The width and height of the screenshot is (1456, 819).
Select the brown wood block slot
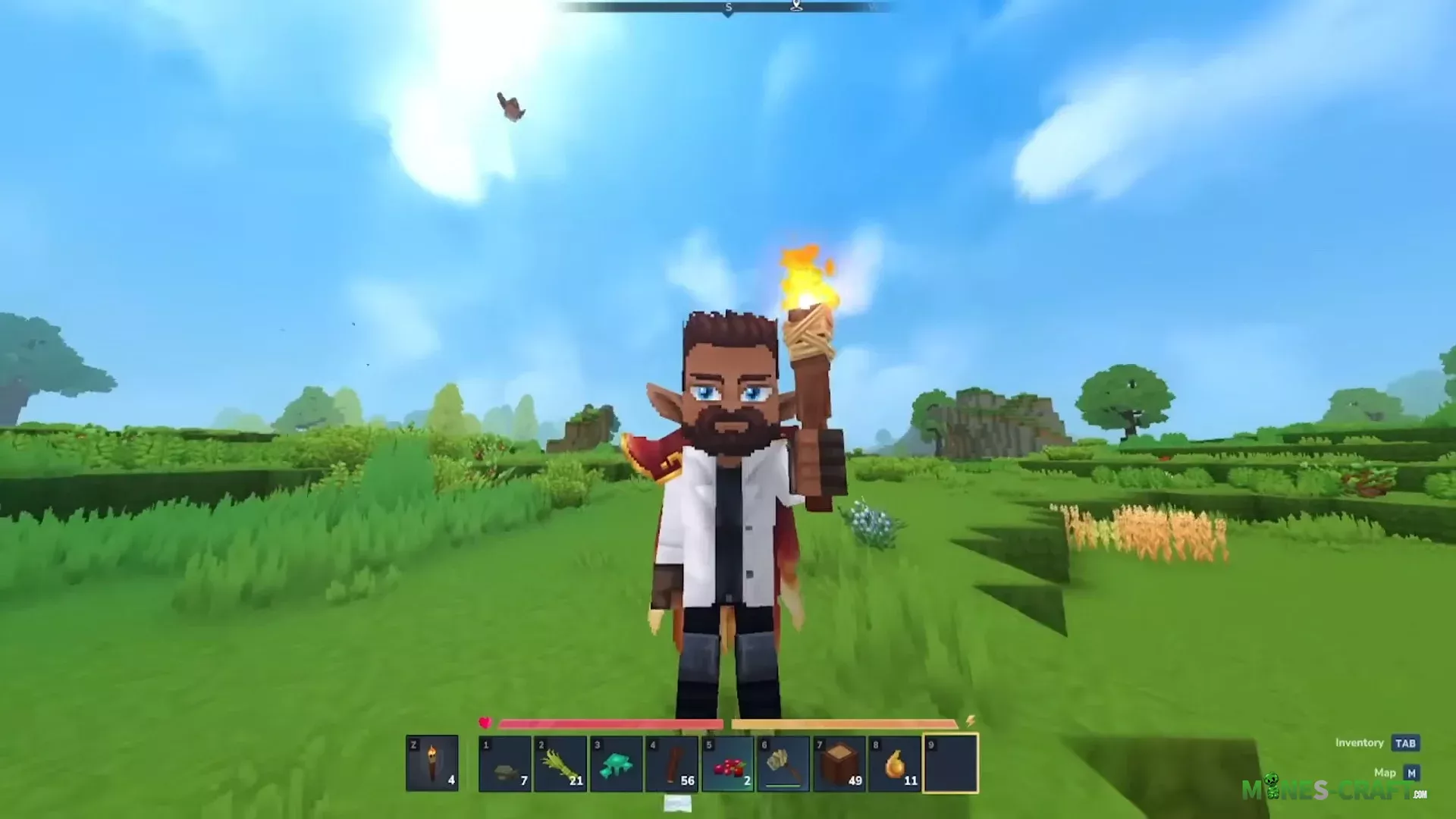pyautogui.click(x=839, y=764)
